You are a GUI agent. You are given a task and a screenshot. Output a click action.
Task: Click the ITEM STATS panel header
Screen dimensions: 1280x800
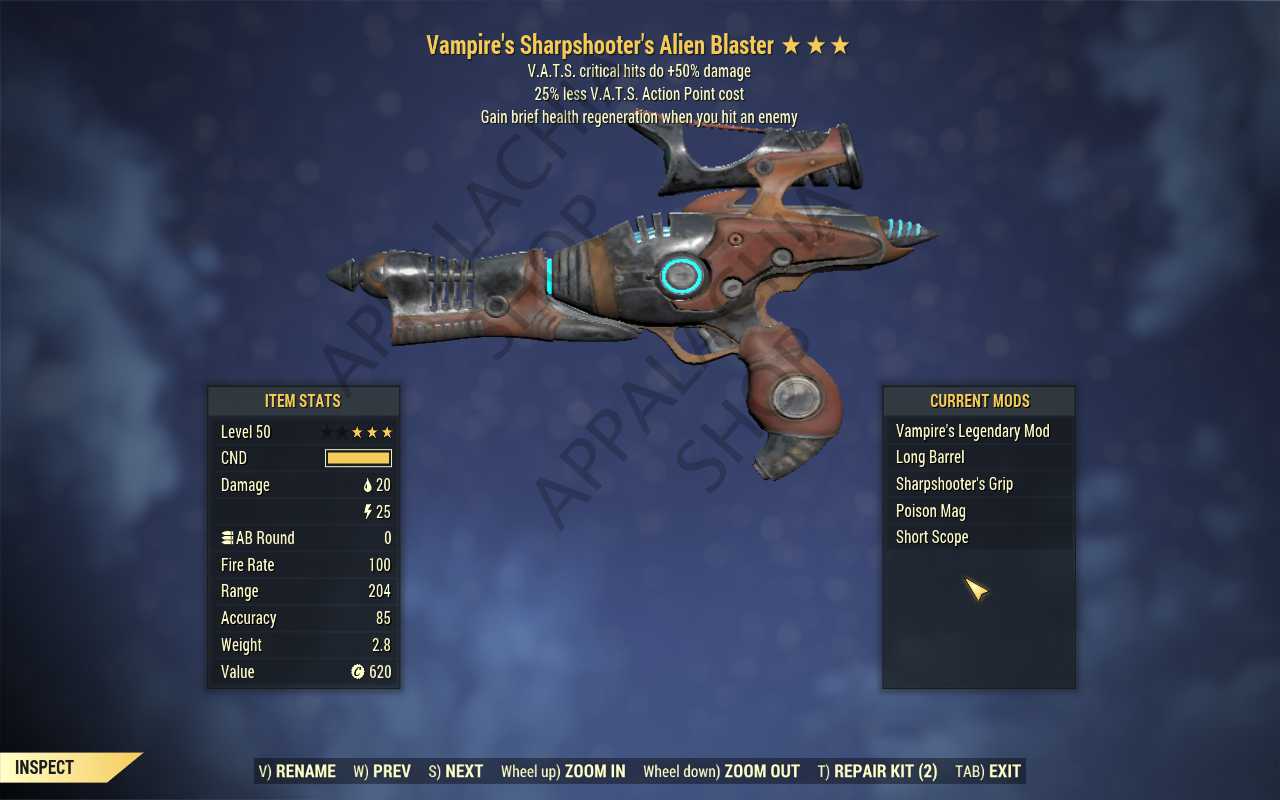(303, 401)
